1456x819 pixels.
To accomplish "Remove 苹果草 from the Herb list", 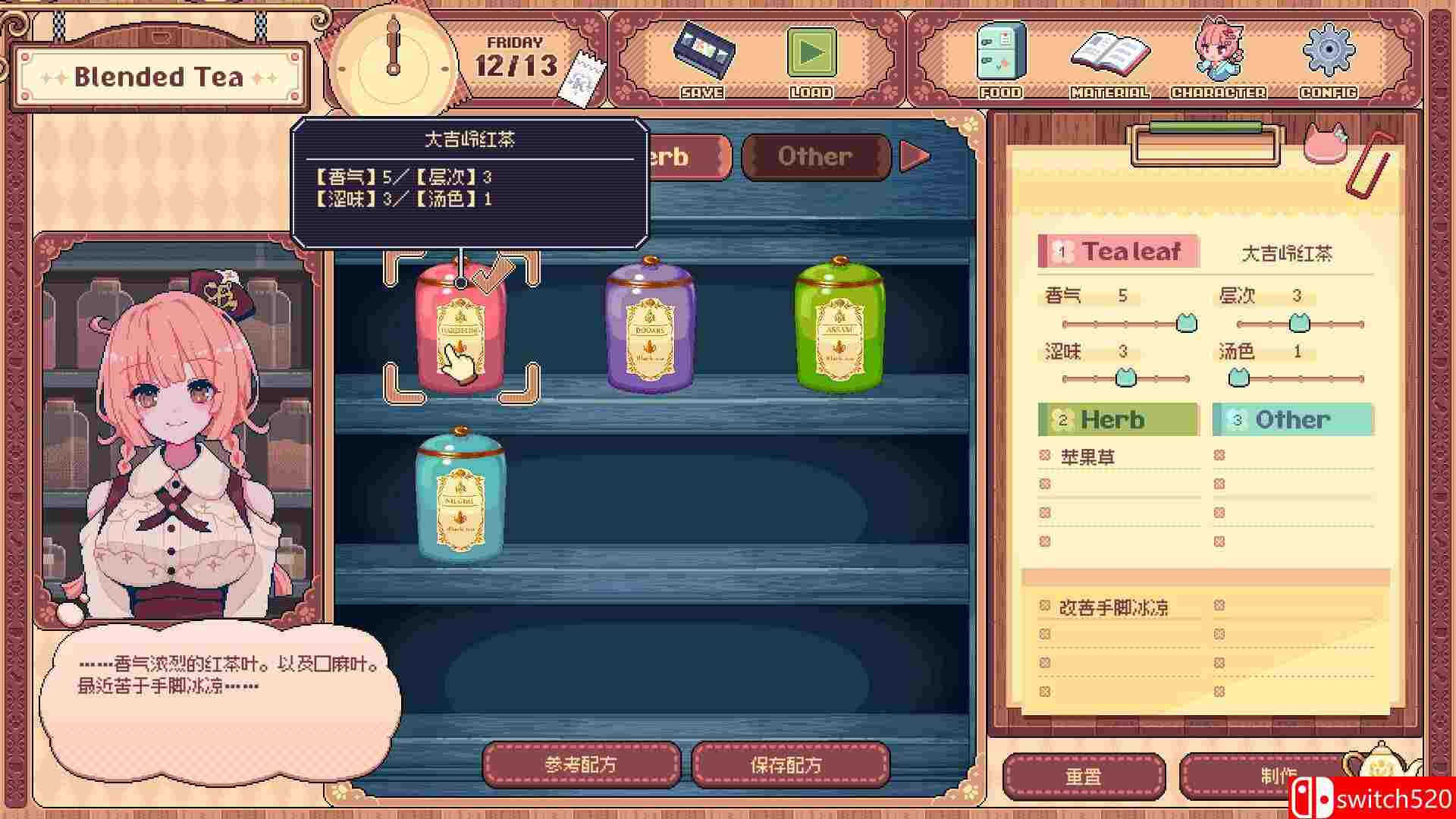I will coord(1045,454).
